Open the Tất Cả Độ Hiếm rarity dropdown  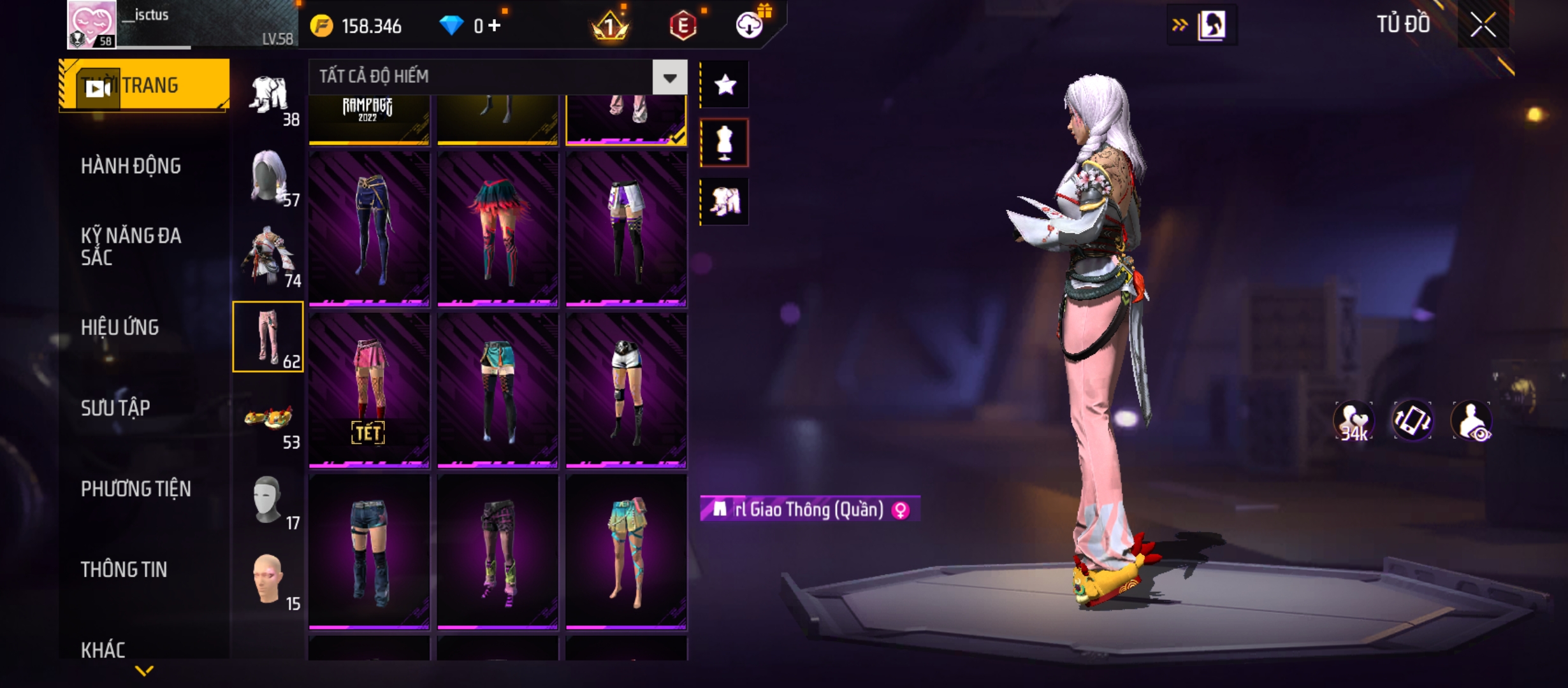pos(669,78)
